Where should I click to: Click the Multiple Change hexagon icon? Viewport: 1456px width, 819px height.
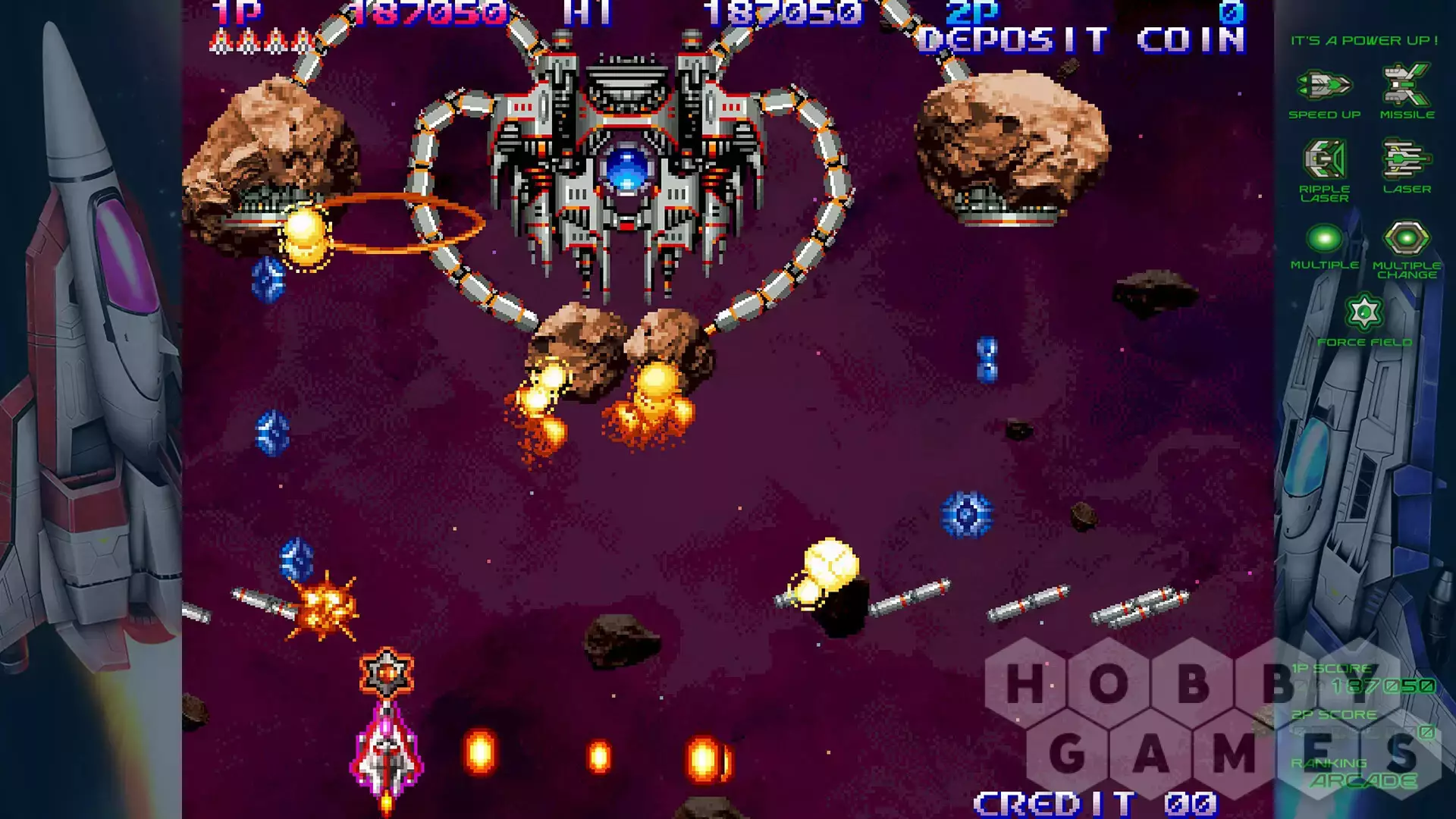[1406, 239]
